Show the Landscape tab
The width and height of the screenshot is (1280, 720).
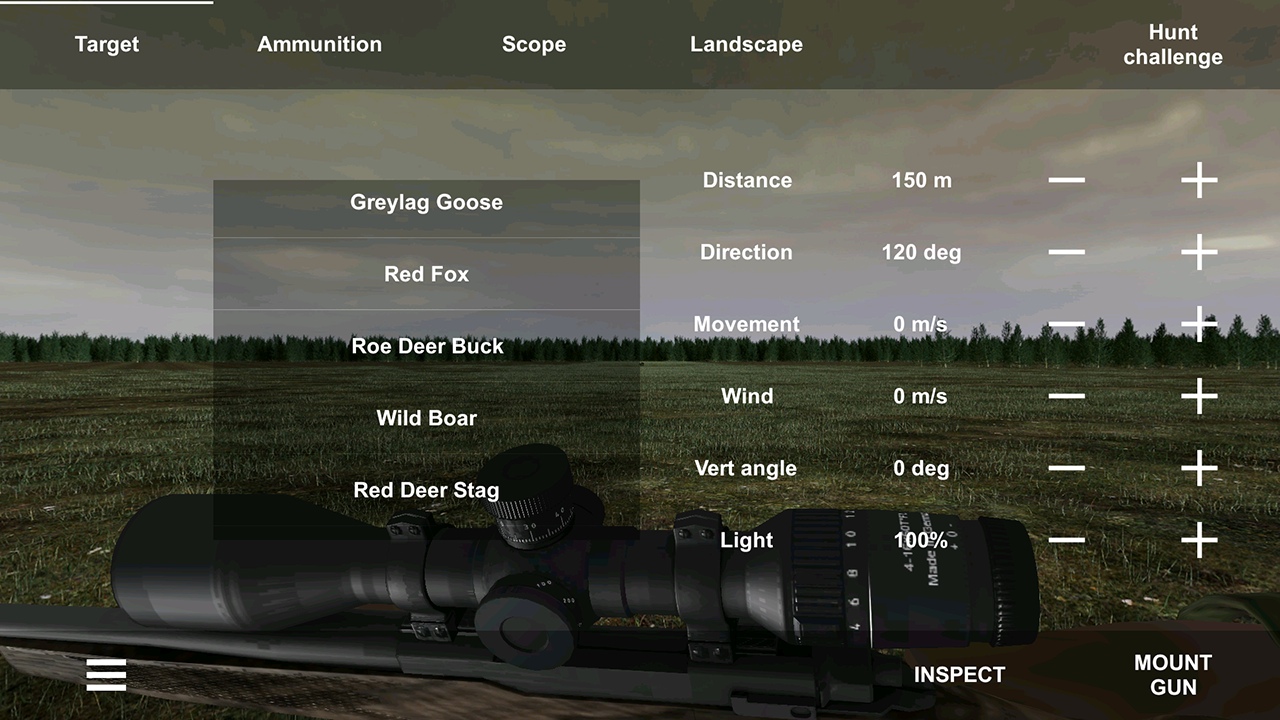[x=746, y=45]
